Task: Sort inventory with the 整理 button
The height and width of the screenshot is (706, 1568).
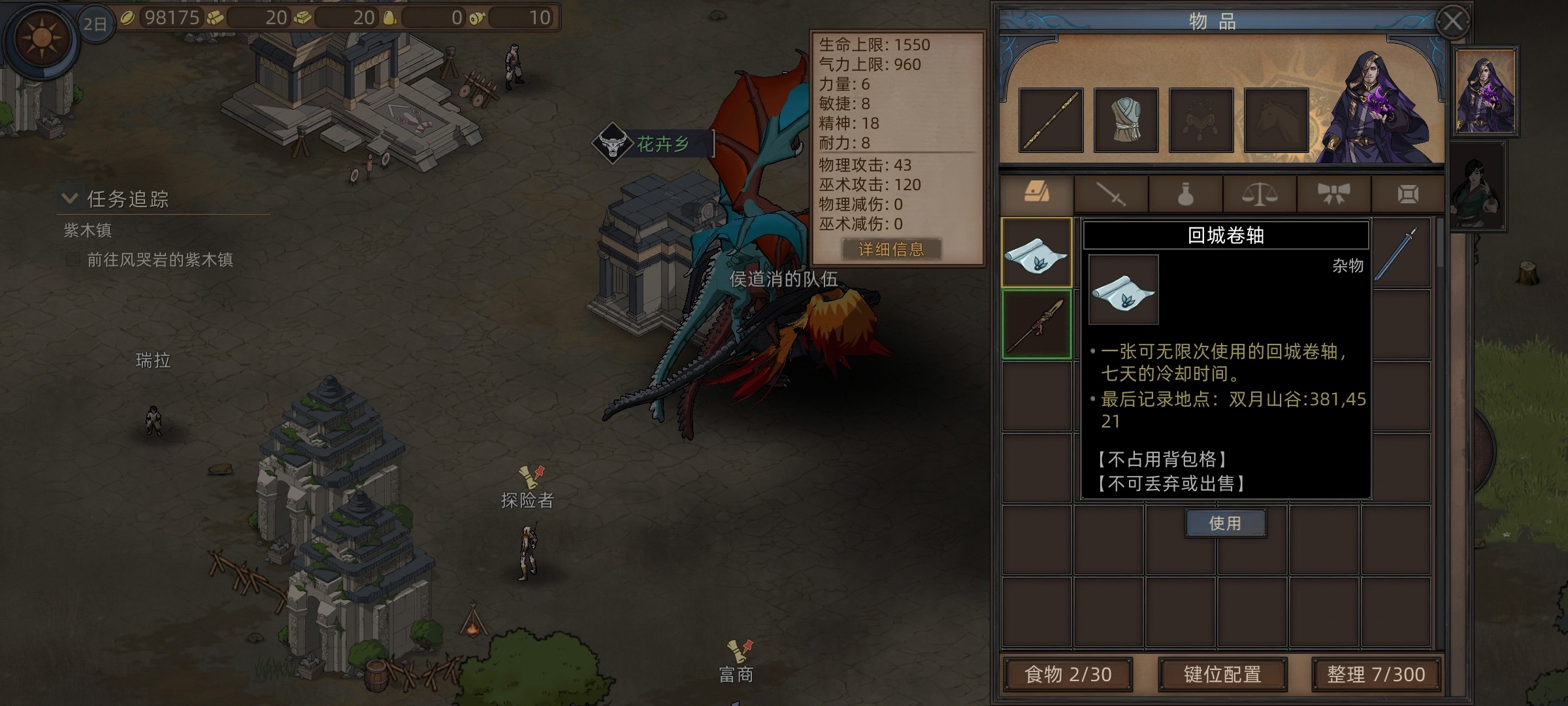Action: click(x=1376, y=675)
